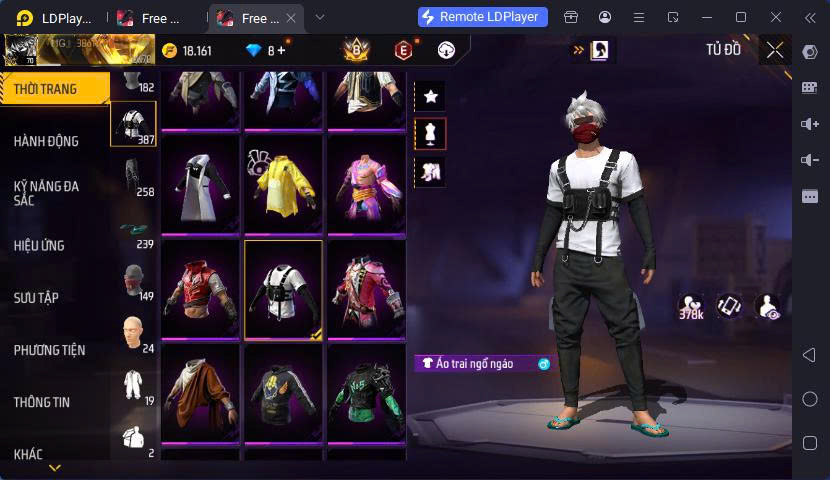This screenshot has height=480, width=830.
Task: Choose the red vest top item
Action: tap(200, 289)
